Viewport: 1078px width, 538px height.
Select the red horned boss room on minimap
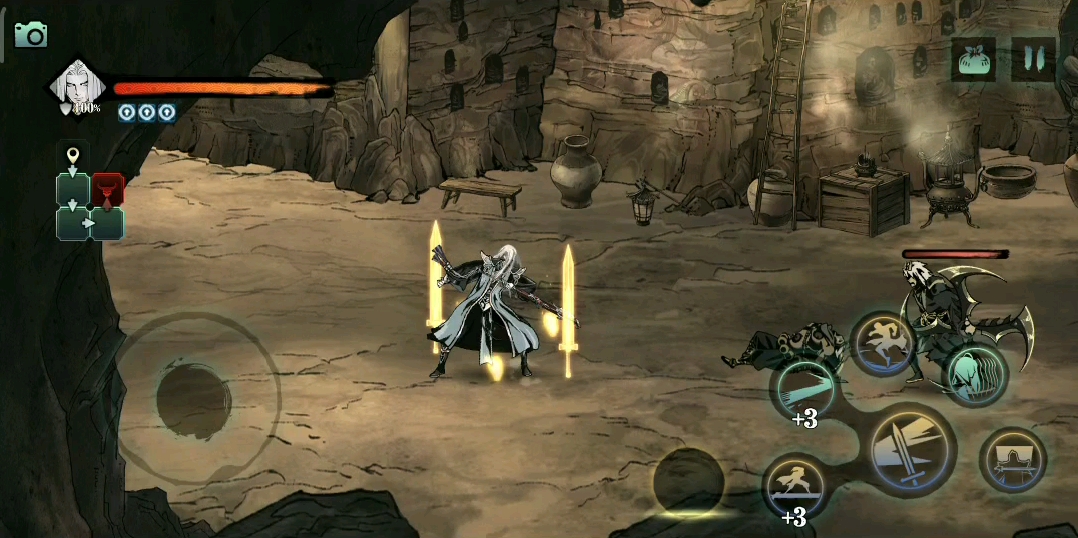click(x=108, y=189)
